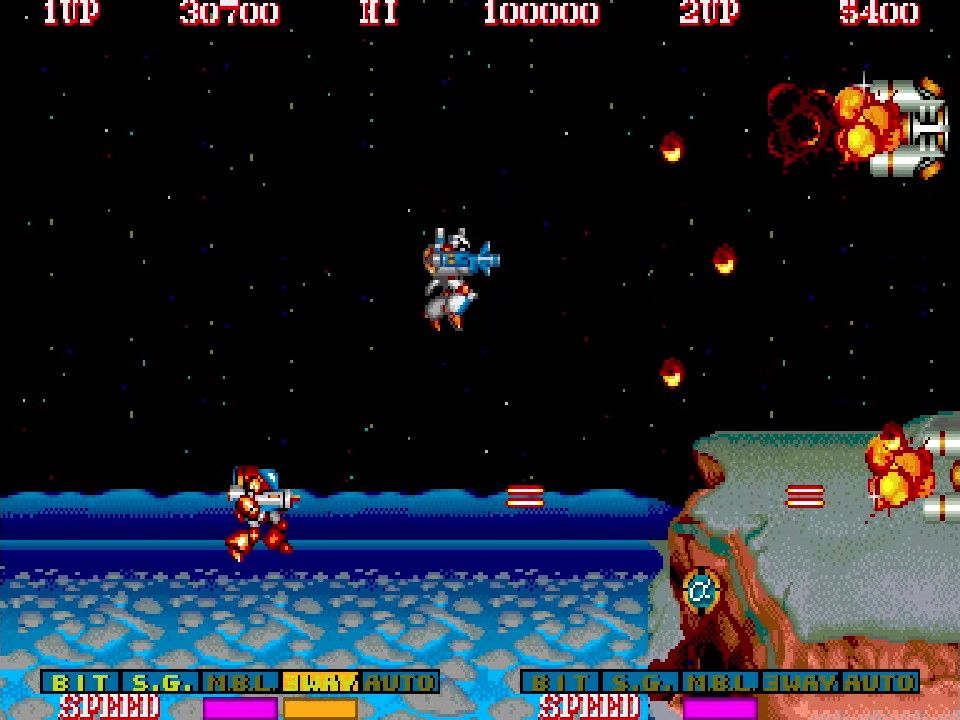Activate player one's AUTO weapon slot

pos(400,683)
